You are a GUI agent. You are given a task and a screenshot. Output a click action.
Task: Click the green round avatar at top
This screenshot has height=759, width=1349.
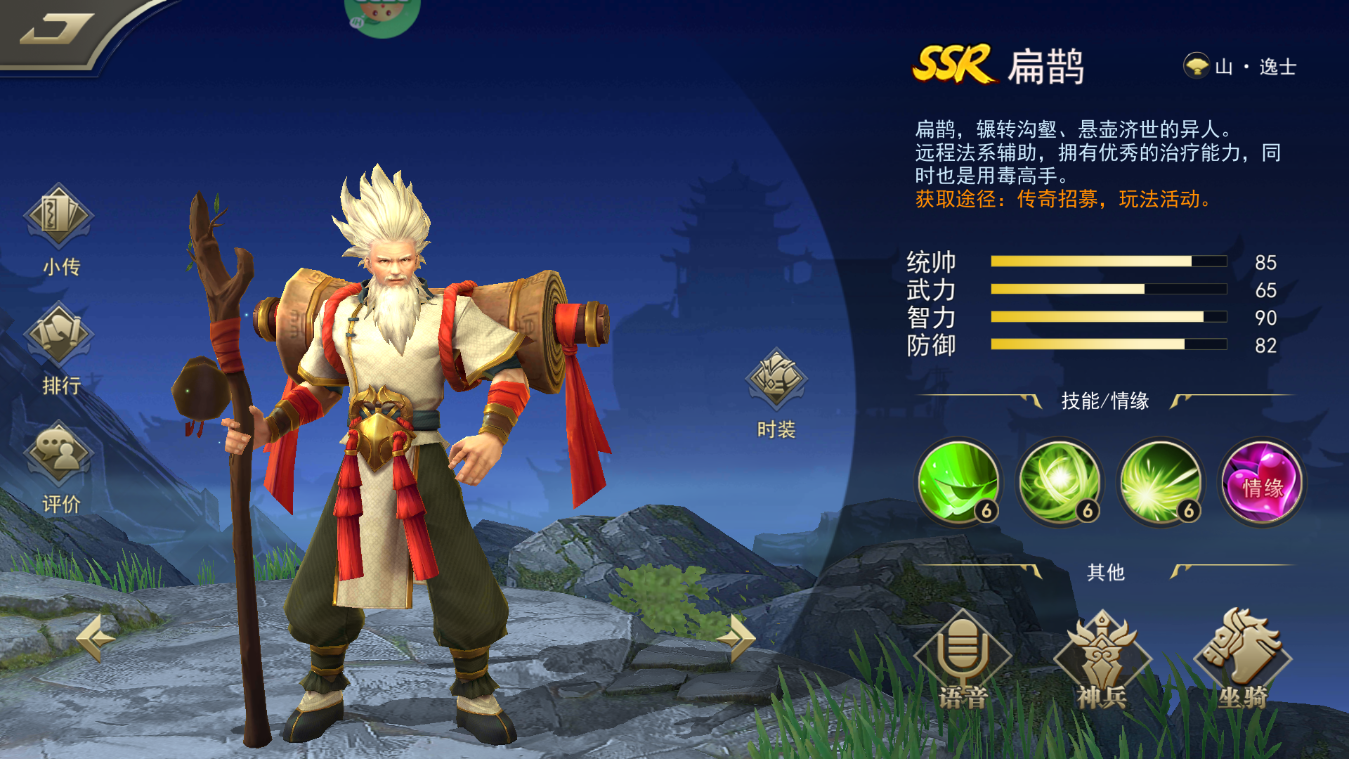point(381,14)
